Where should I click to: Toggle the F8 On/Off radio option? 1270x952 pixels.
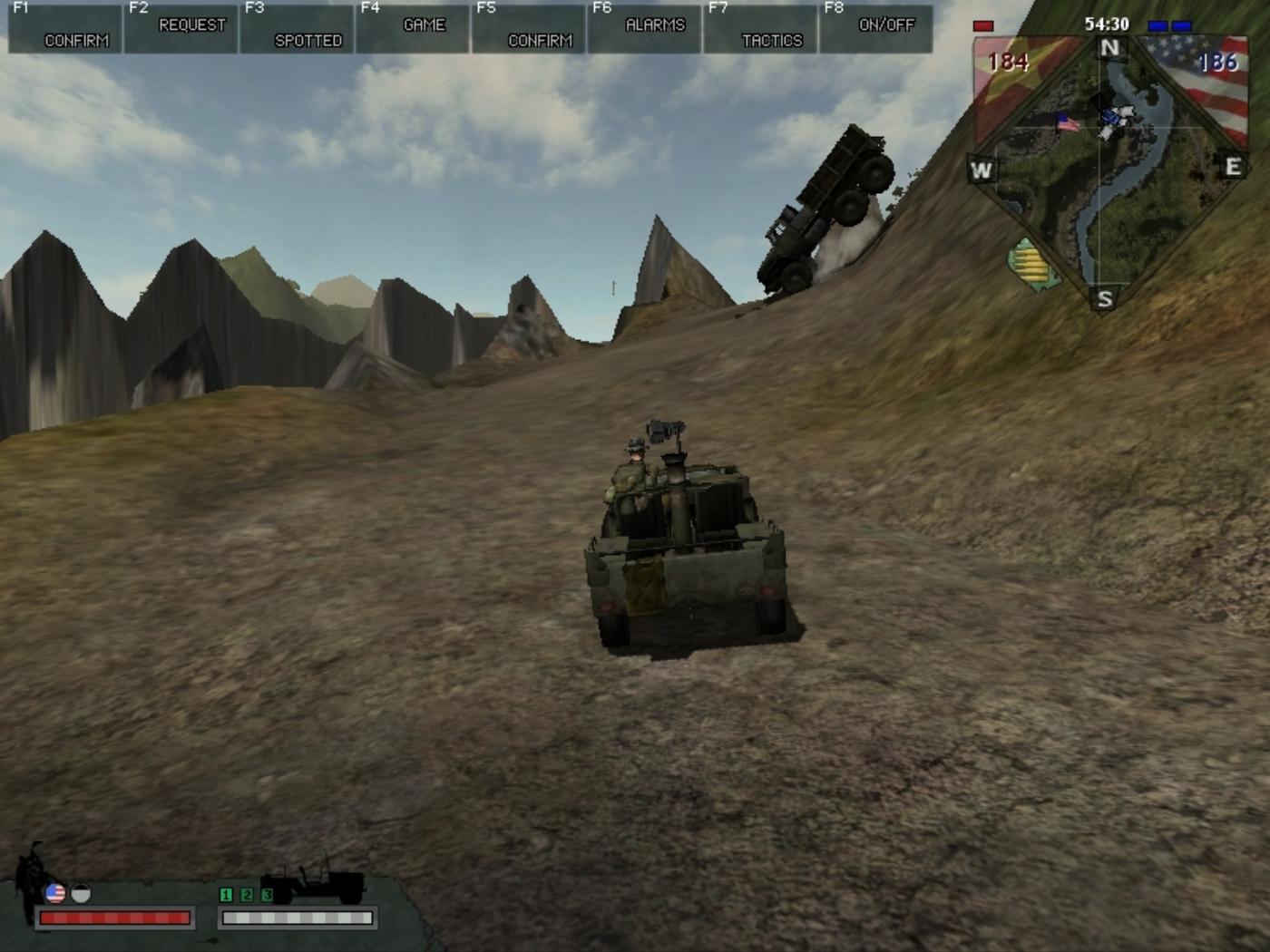(x=876, y=28)
